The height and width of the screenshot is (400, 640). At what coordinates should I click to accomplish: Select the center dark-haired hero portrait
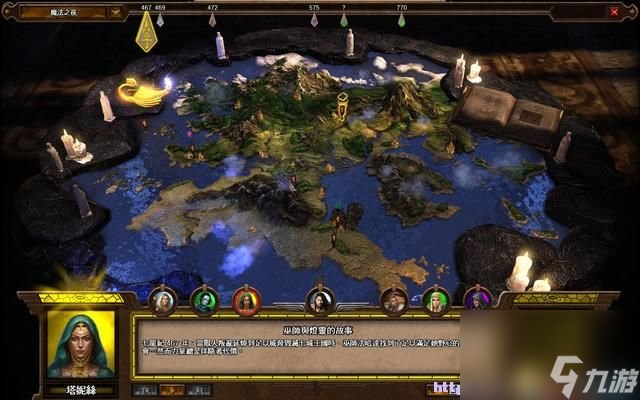coord(320,300)
